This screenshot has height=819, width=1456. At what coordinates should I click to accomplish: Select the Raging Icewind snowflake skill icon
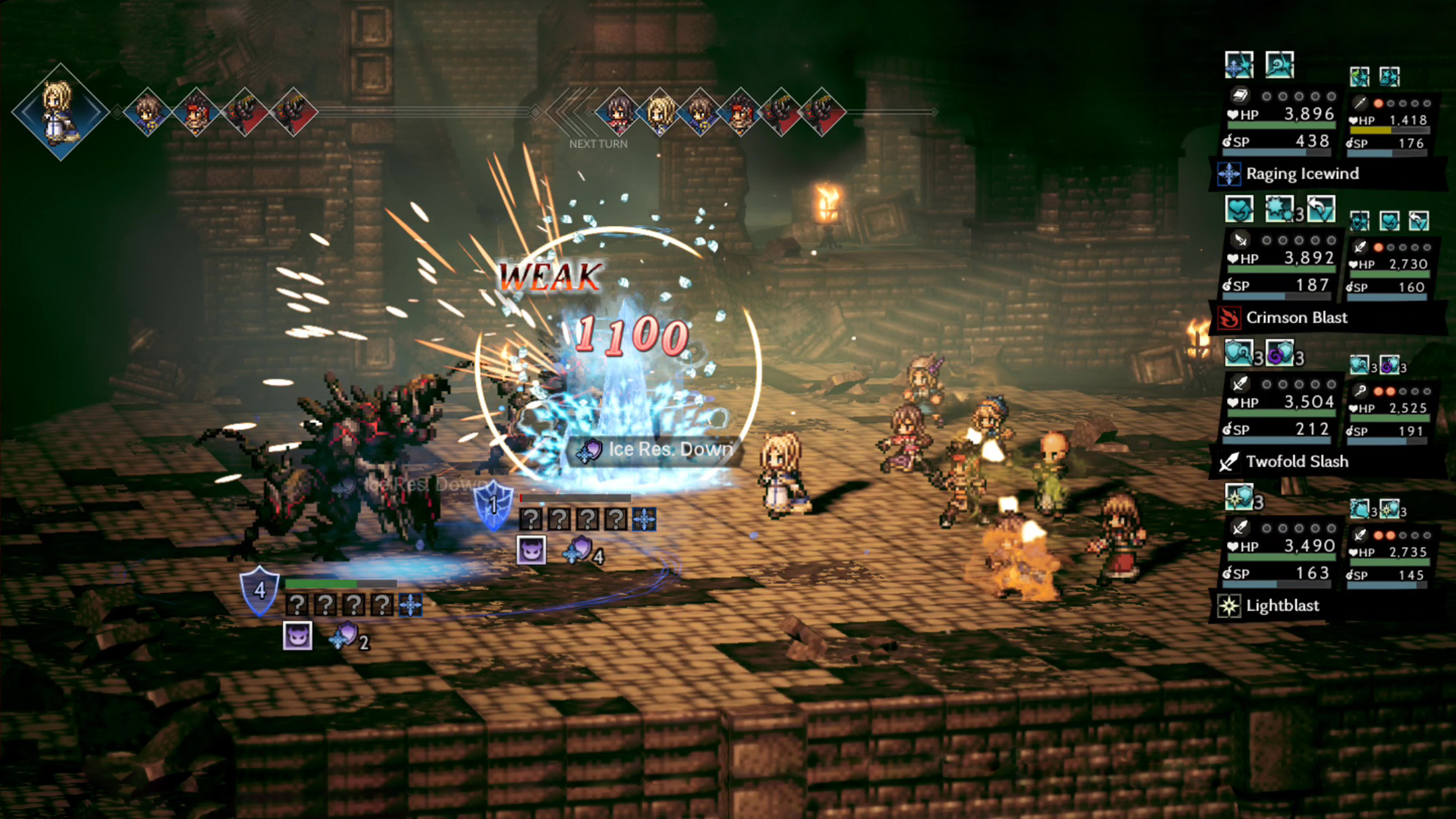pyautogui.click(x=1228, y=173)
